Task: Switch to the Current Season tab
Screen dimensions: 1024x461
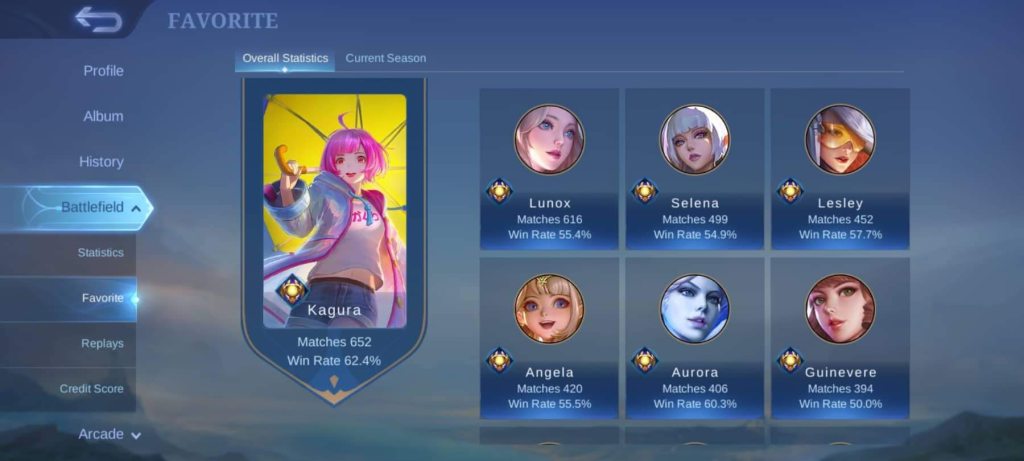Action: (385, 58)
